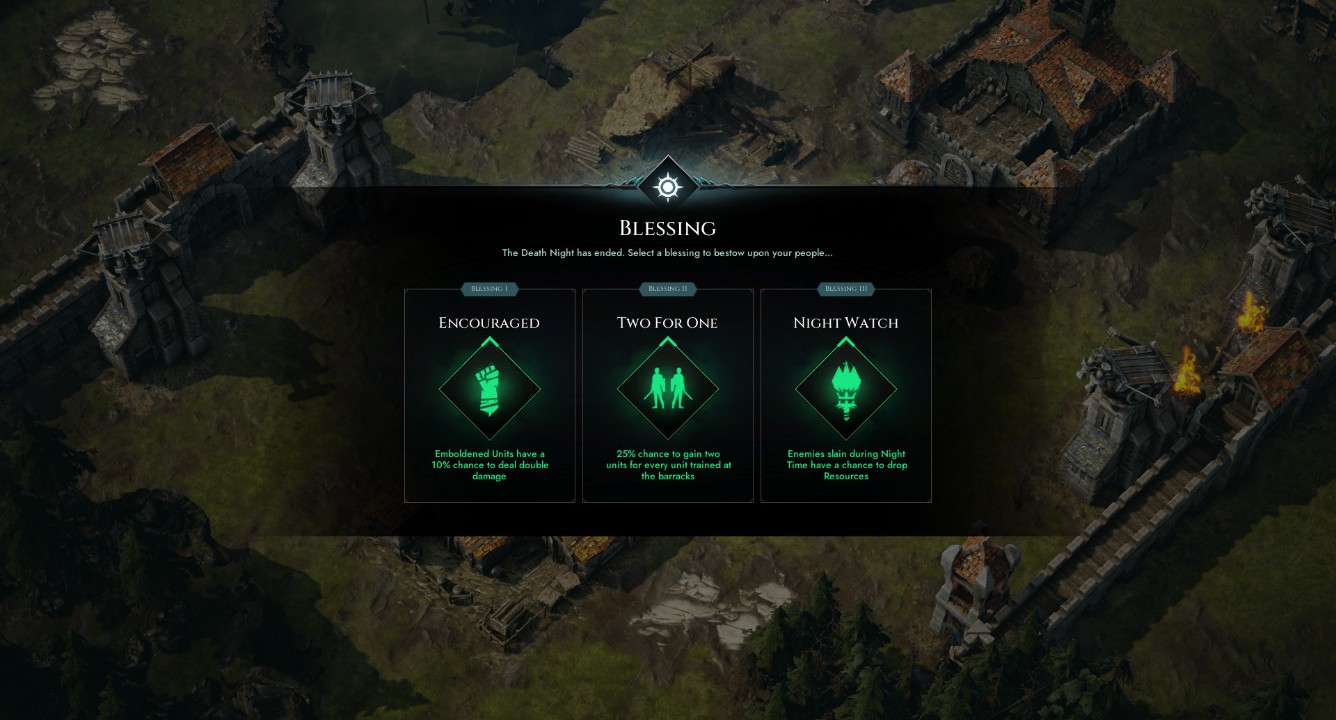
Task: Choose the Encouraged blessing card
Action: tap(489, 396)
